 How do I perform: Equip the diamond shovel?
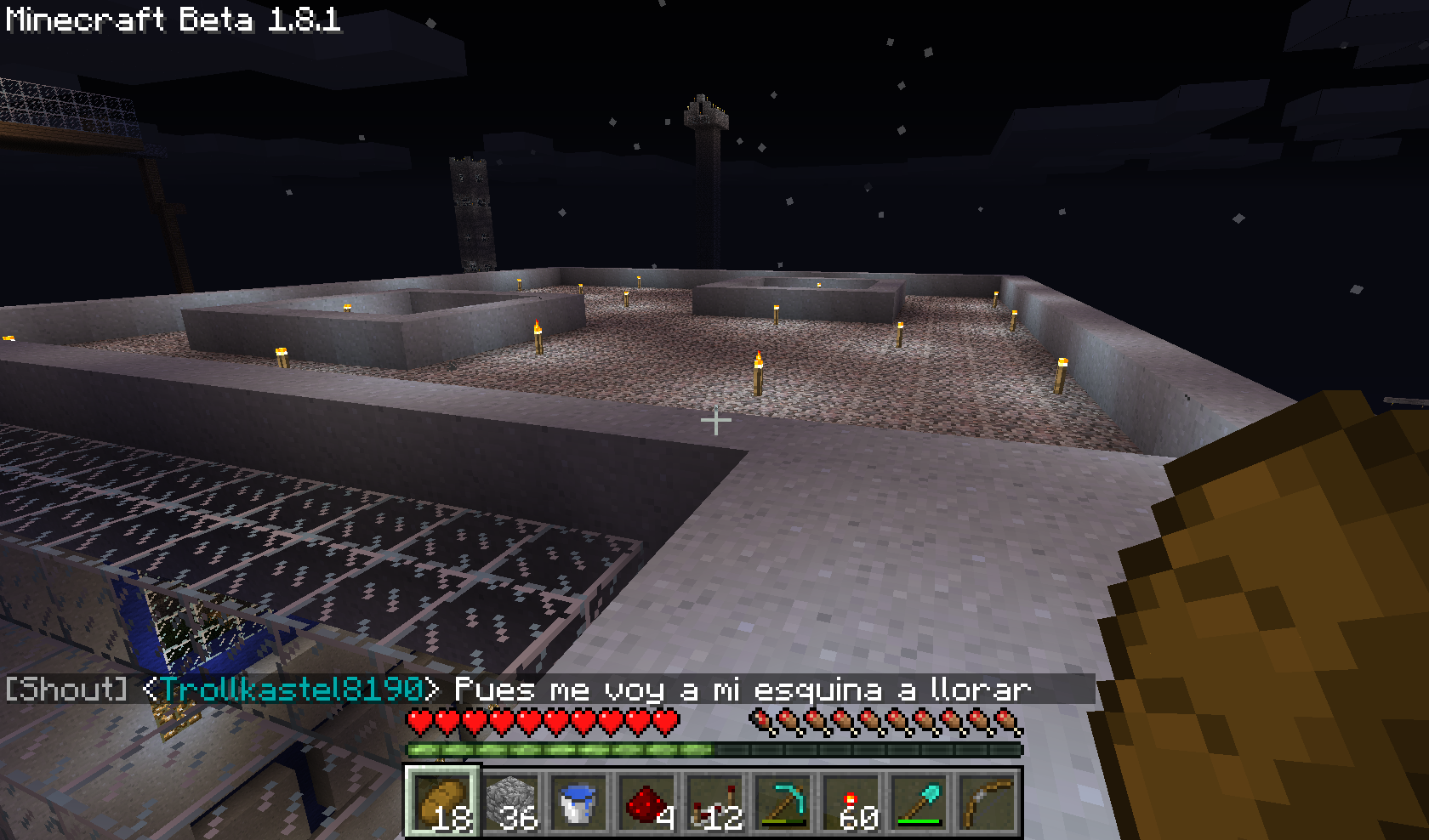(919, 801)
